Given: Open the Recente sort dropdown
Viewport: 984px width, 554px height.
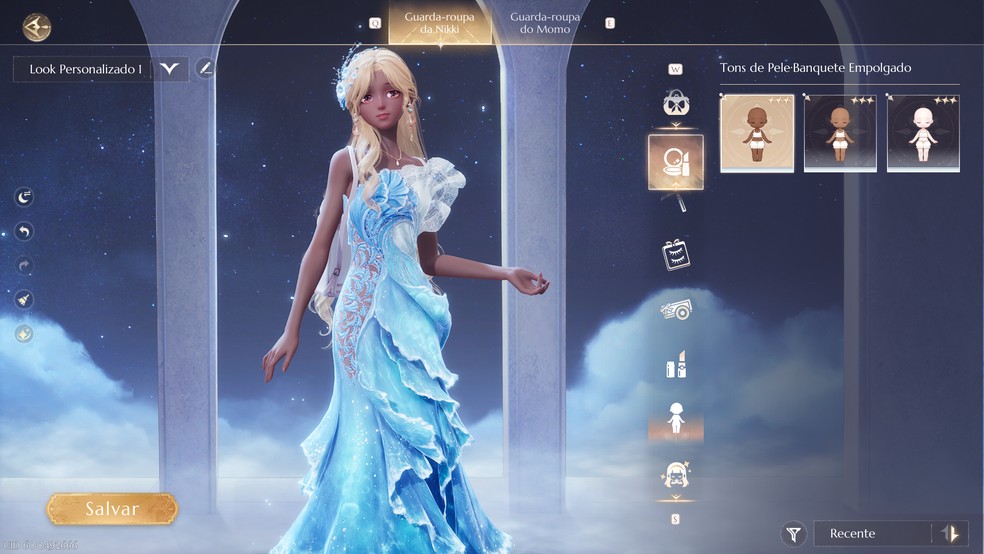Looking at the screenshot, I should (x=871, y=534).
